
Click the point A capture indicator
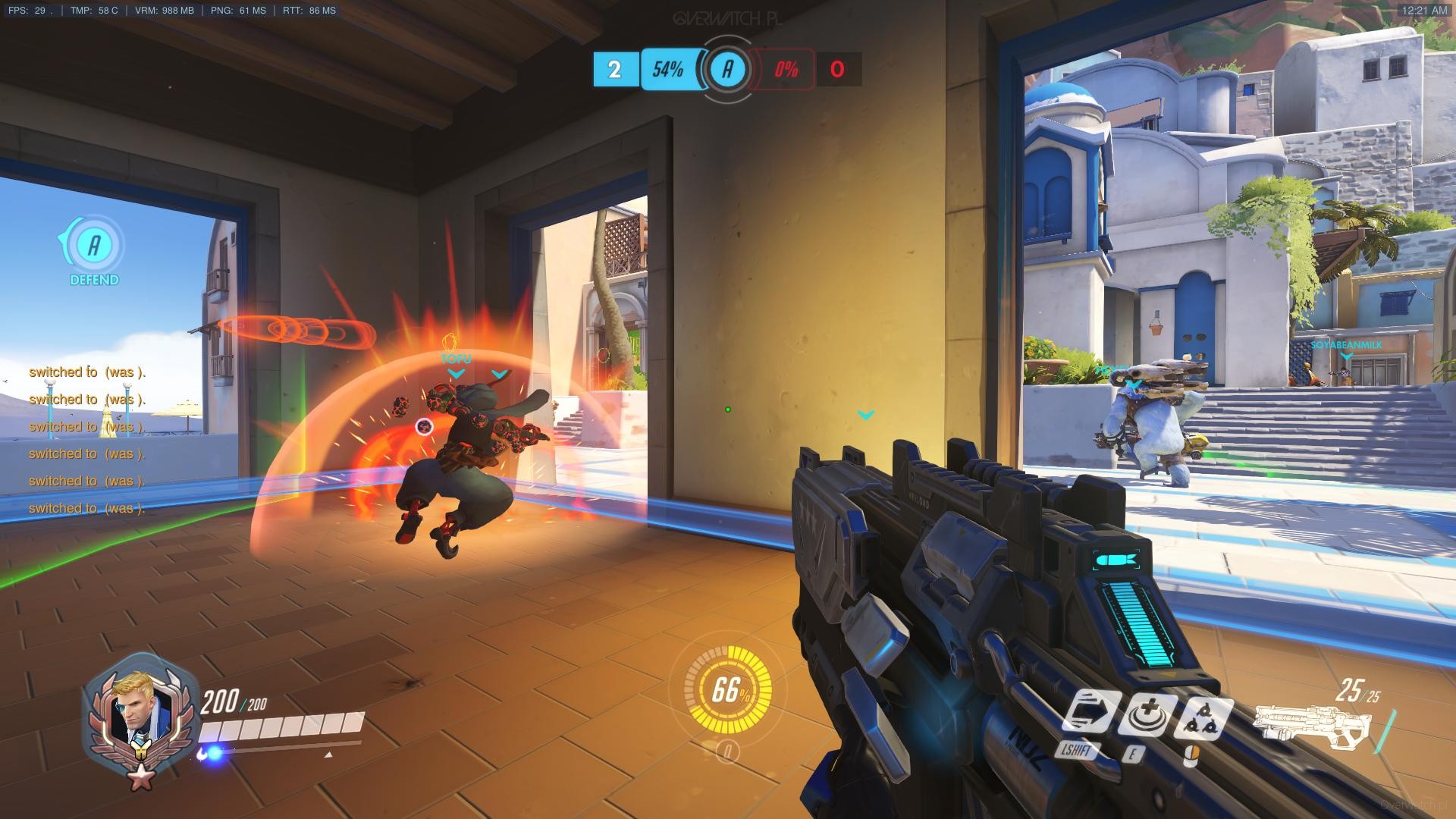pyautogui.click(x=727, y=70)
